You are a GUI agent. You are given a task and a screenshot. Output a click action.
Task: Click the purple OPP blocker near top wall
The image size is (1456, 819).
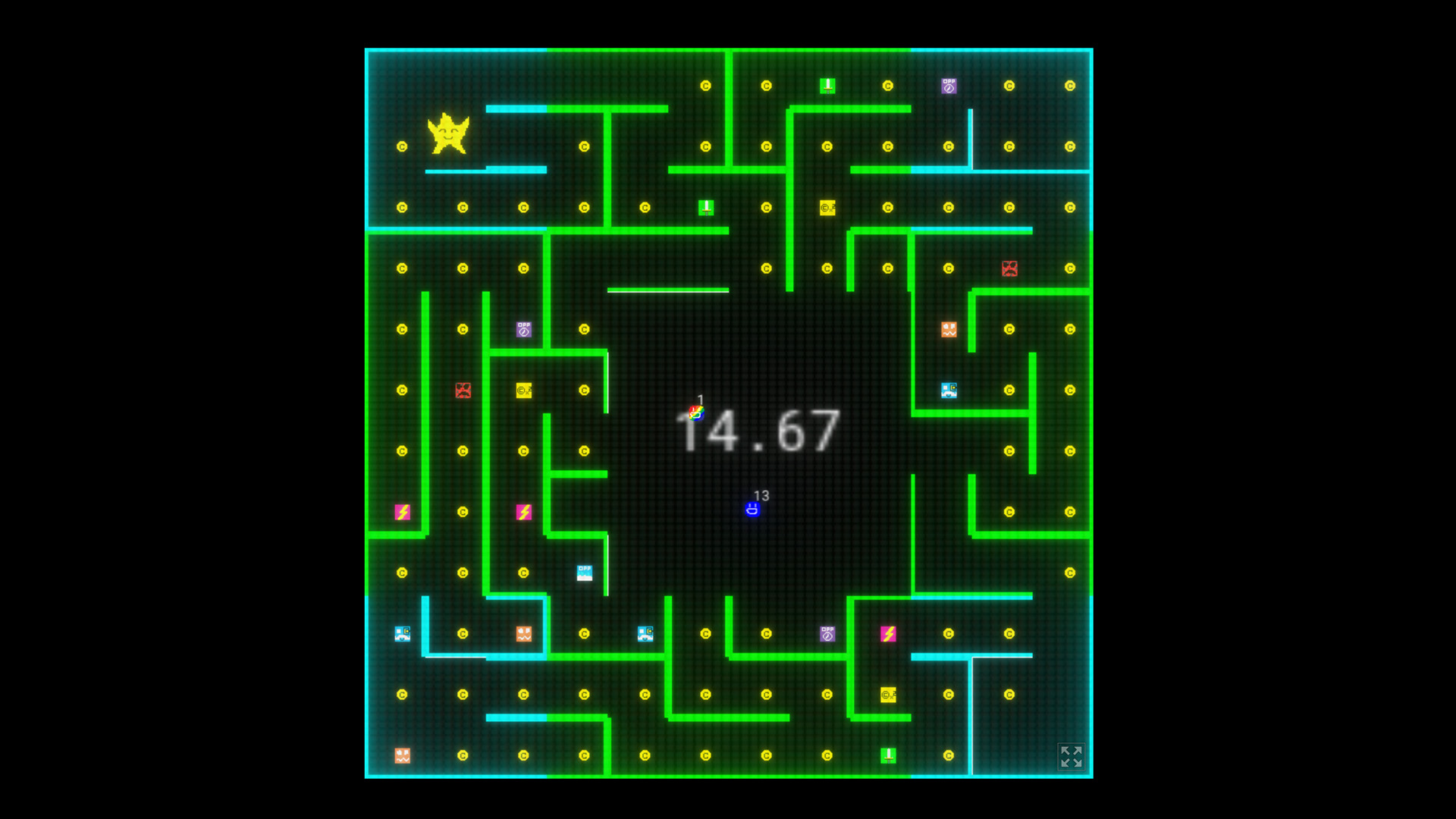click(x=948, y=86)
